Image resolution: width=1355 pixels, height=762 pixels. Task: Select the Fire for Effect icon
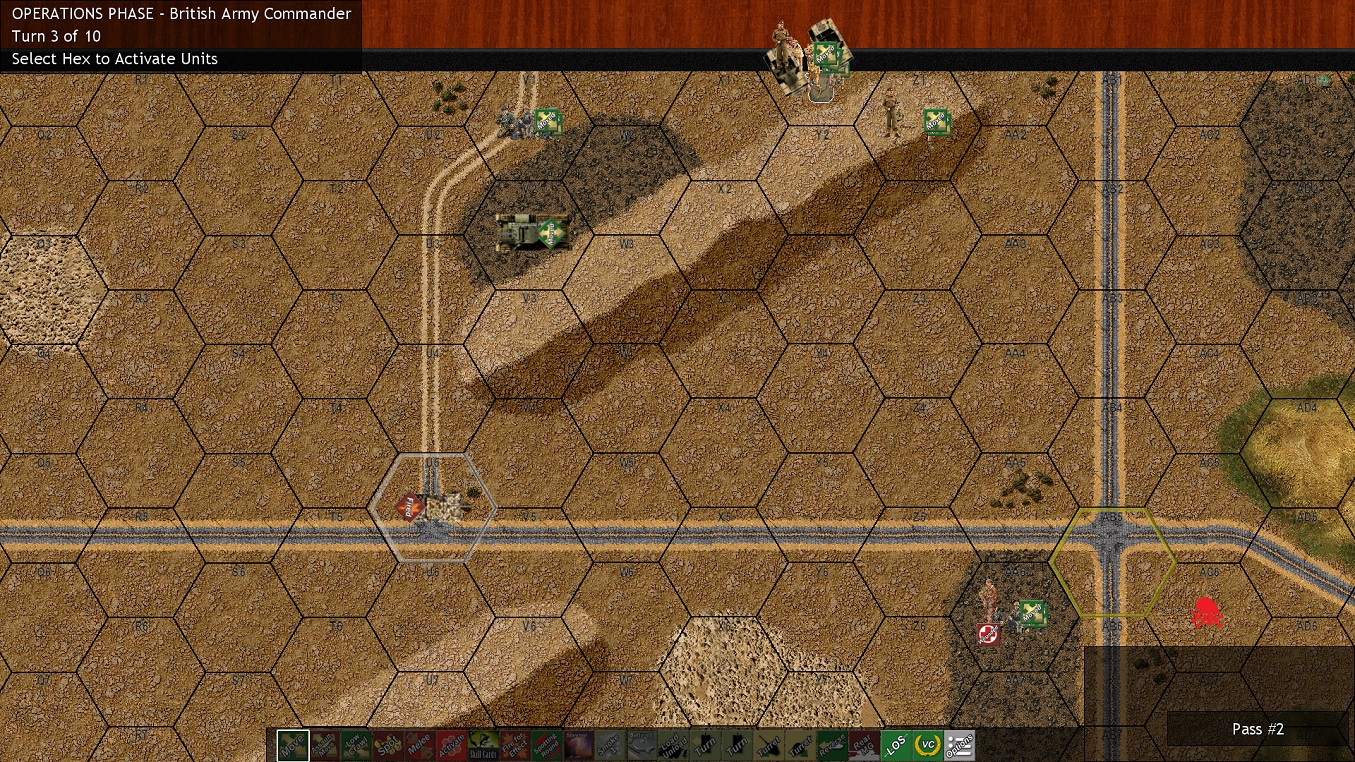(x=516, y=746)
